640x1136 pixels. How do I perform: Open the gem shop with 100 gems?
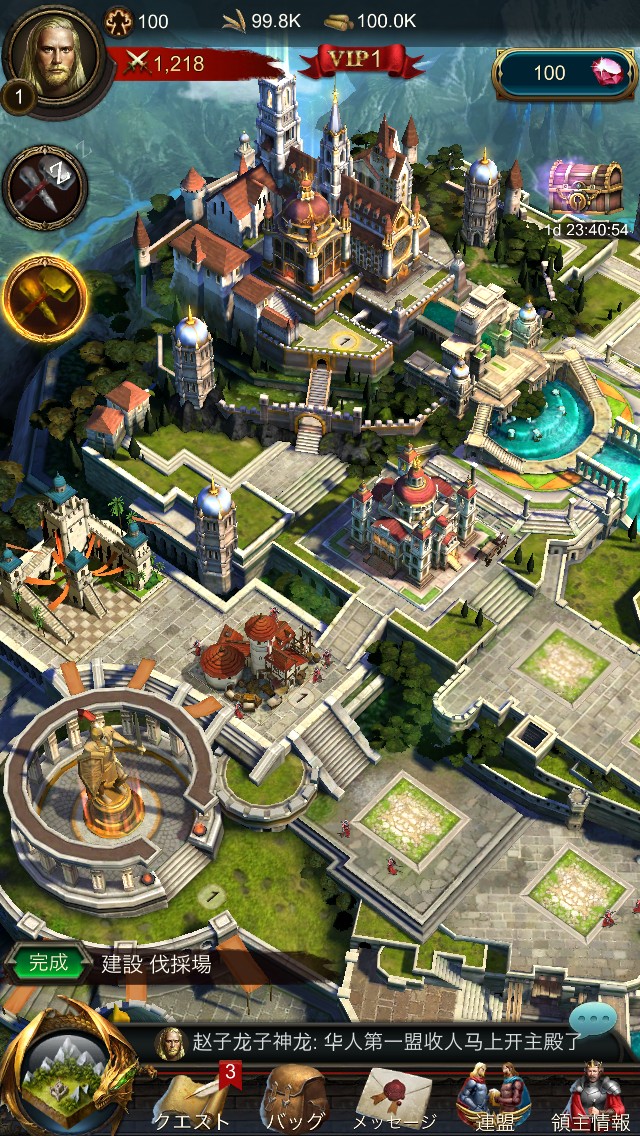click(565, 73)
